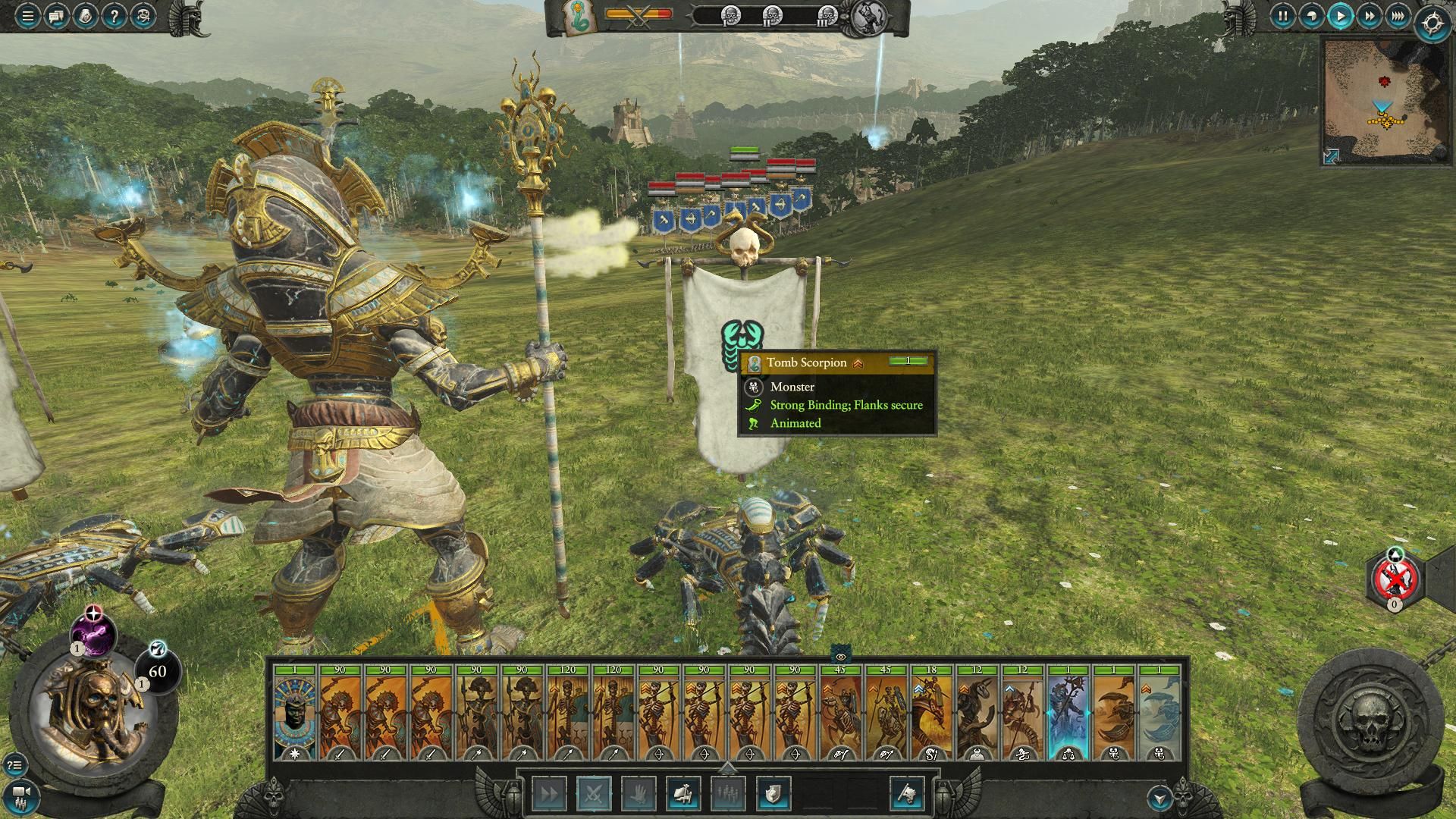Click the white flag withdraw button
1456x819 pixels.
[x=907, y=794]
